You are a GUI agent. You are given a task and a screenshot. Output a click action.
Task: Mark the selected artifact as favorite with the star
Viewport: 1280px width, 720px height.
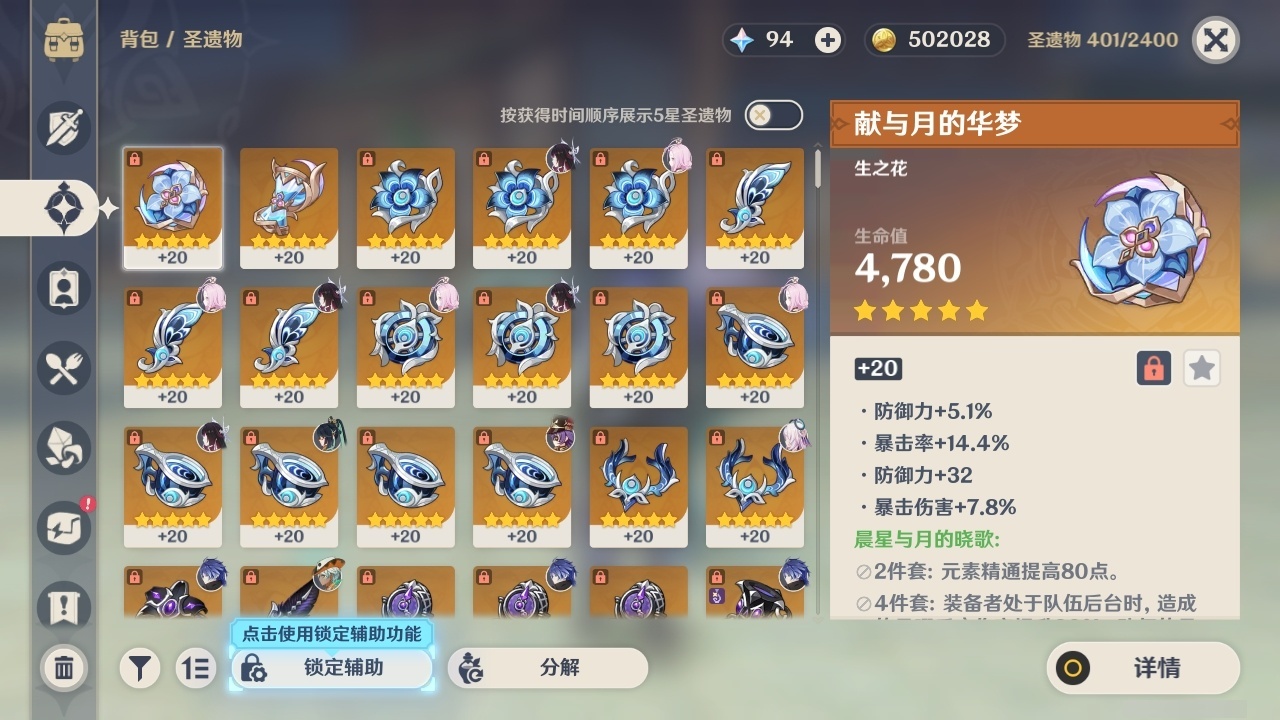pos(1202,368)
